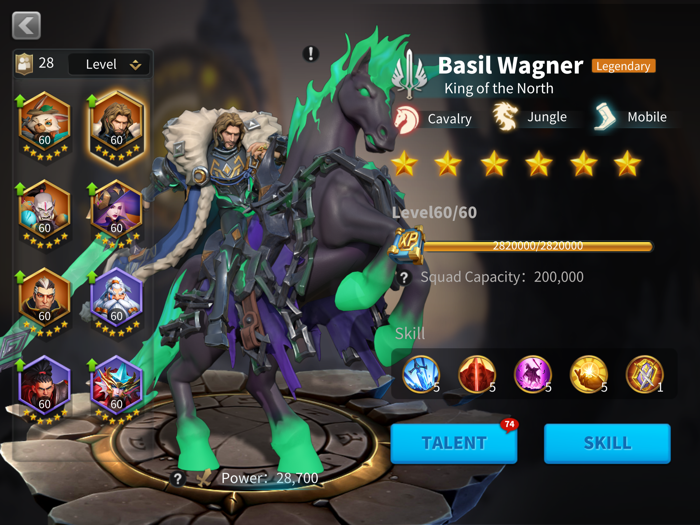Viewport: 700px width, 525px height.
Task: Select the big-eared goblin hero portrait
Action: pos(44,123)
